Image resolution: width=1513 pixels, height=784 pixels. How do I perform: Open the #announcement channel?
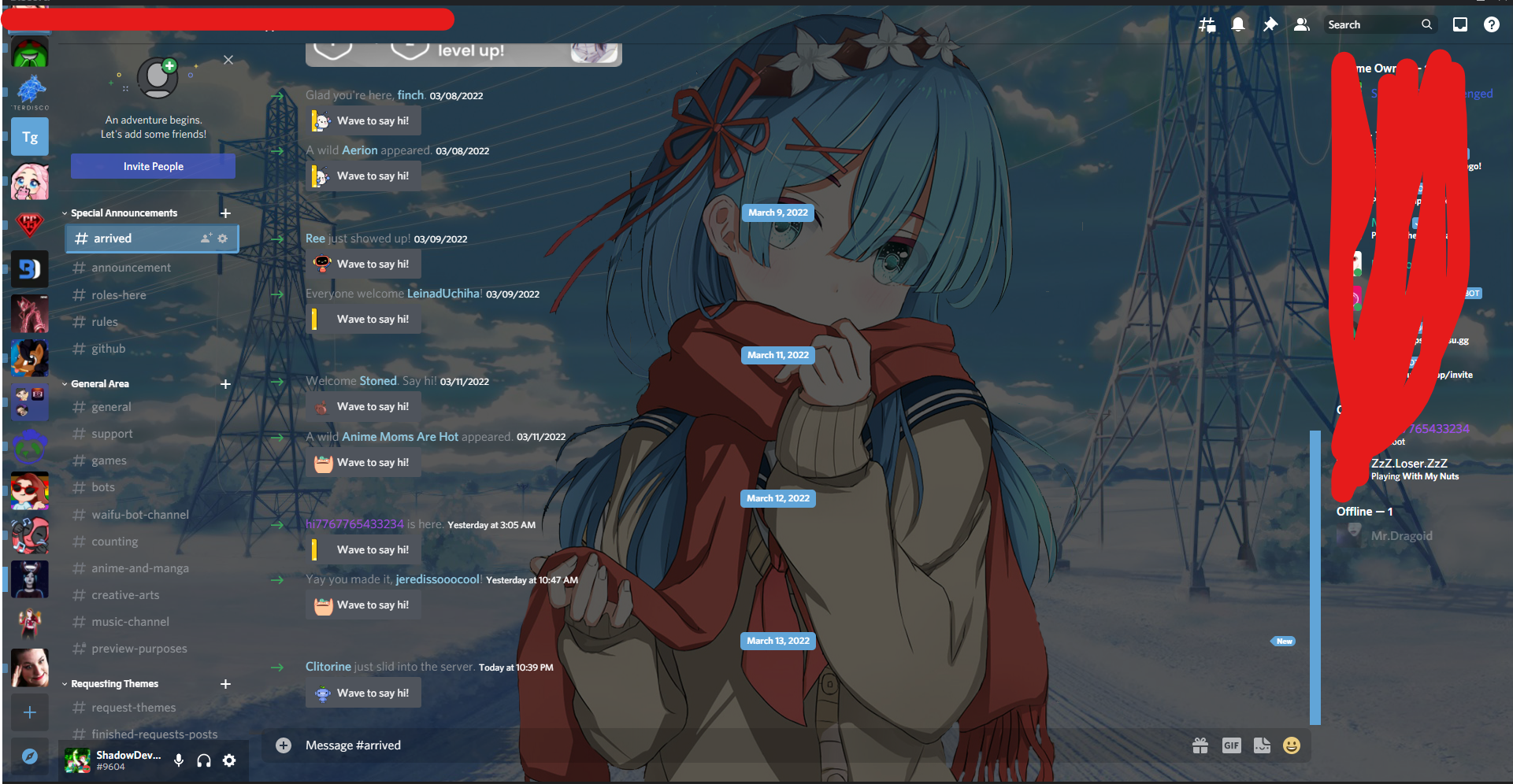click(129, 267)
